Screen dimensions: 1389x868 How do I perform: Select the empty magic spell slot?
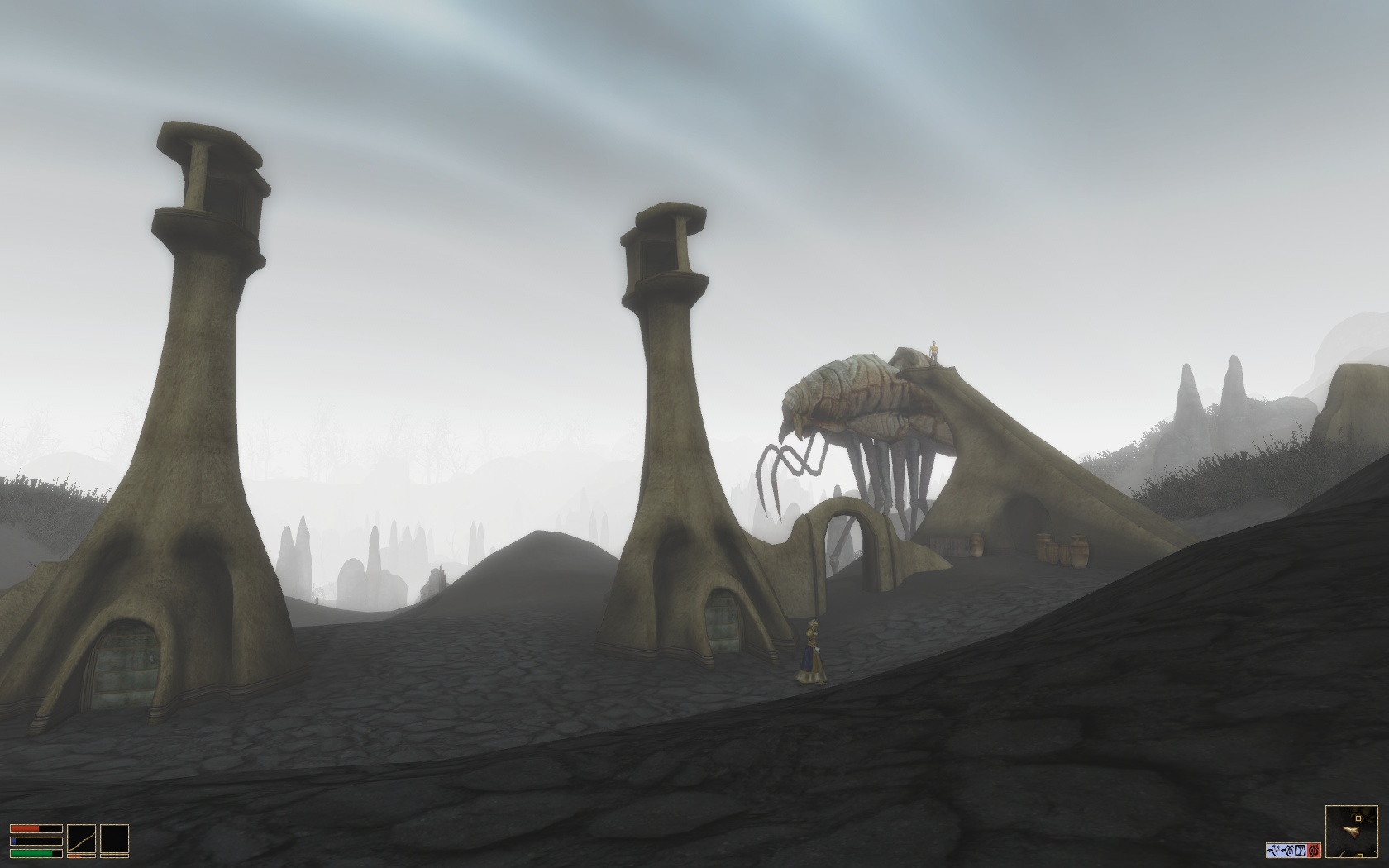click(114, 840)
